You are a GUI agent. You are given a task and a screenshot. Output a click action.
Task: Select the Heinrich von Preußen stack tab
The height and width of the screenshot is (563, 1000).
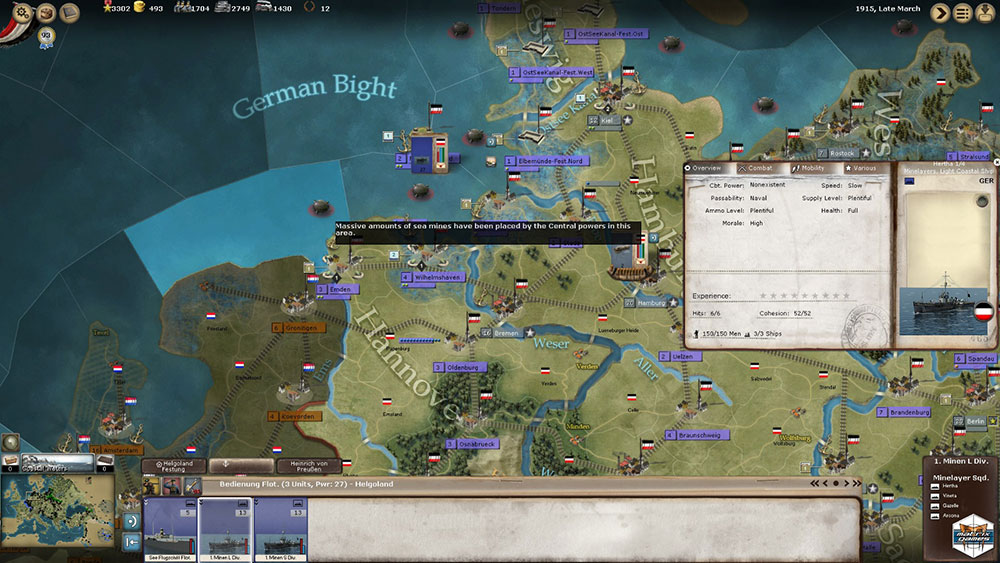308,466
